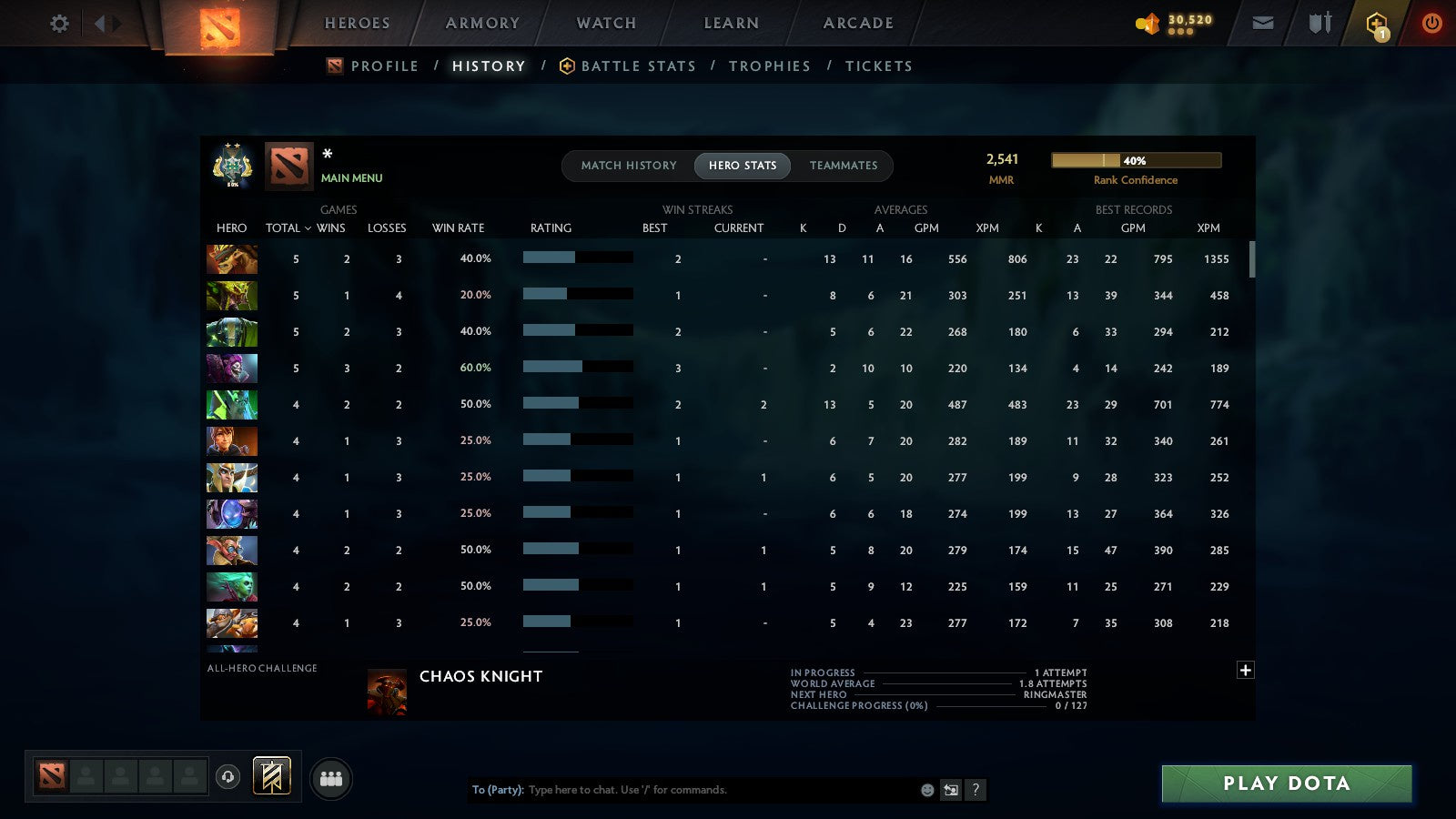Image resolution: width=1456 pixels, height=819 pixels.
Task: Click the PLAY DOTA button
Action: 1285,783
